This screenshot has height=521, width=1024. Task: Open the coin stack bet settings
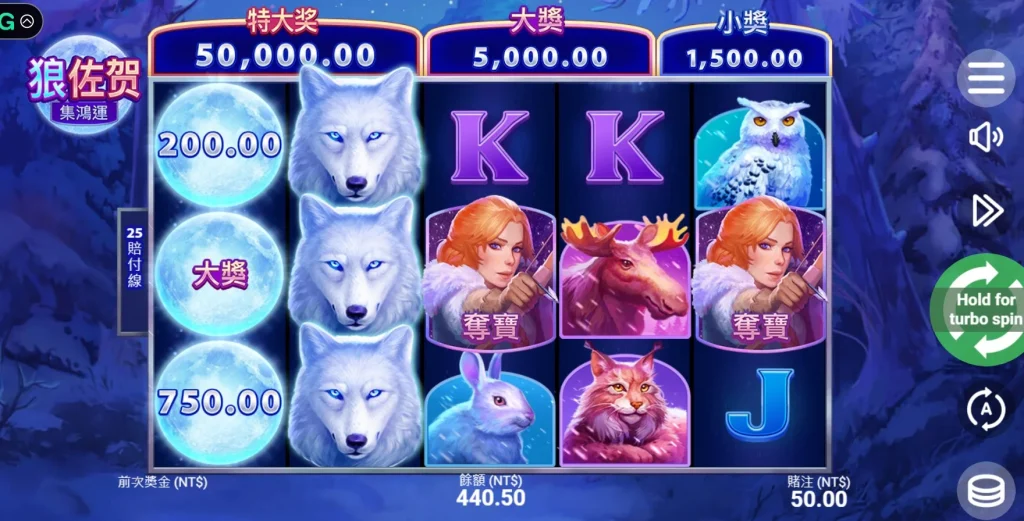pyautogui.click(x=986, y=492)
